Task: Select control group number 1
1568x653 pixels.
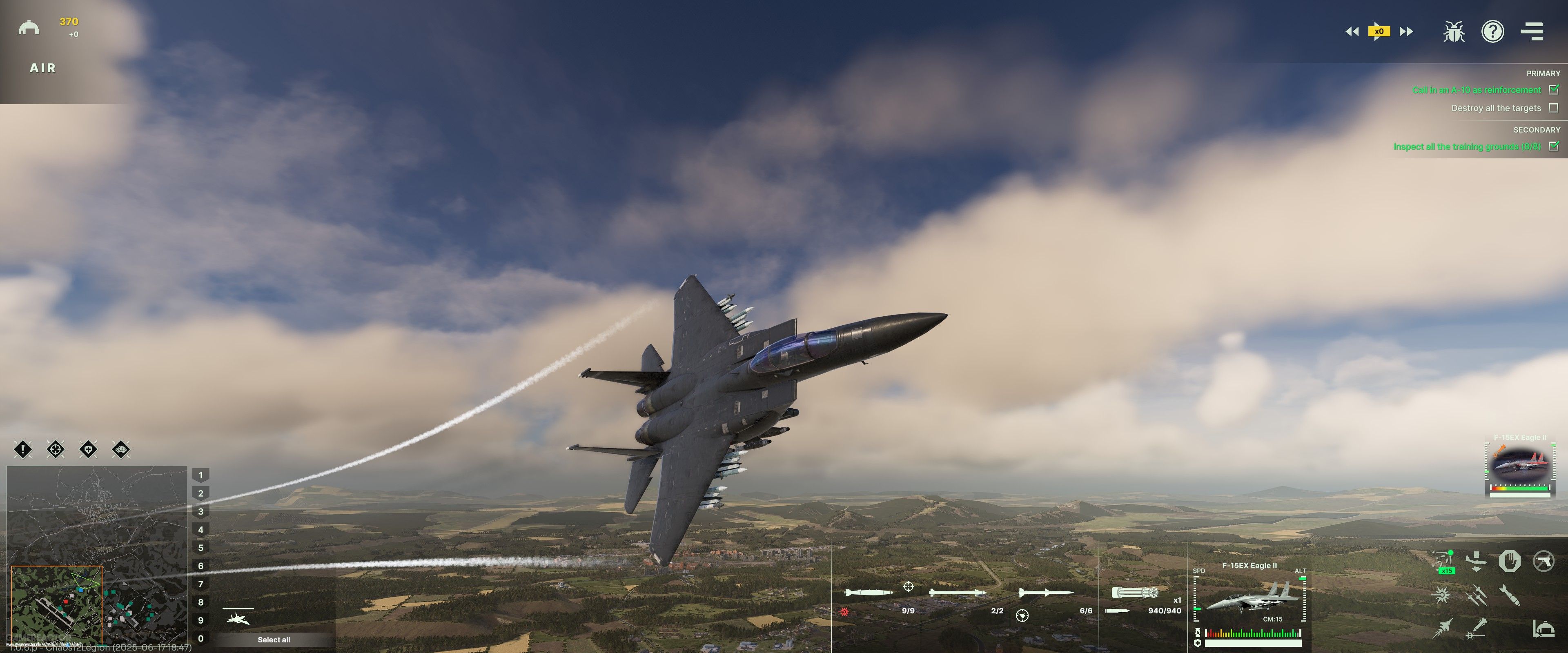Action: point(201,475)
